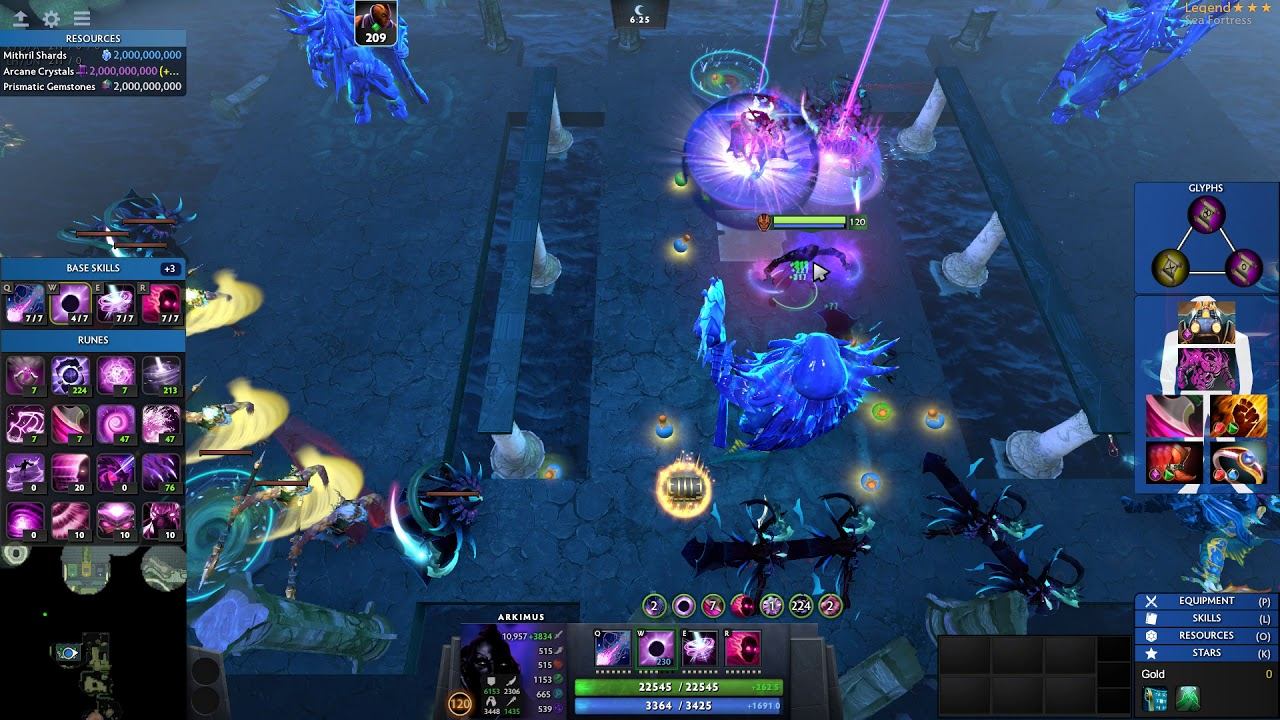
Task: Select the flaming fist gauntlet slot
Action: point(1237,414)
